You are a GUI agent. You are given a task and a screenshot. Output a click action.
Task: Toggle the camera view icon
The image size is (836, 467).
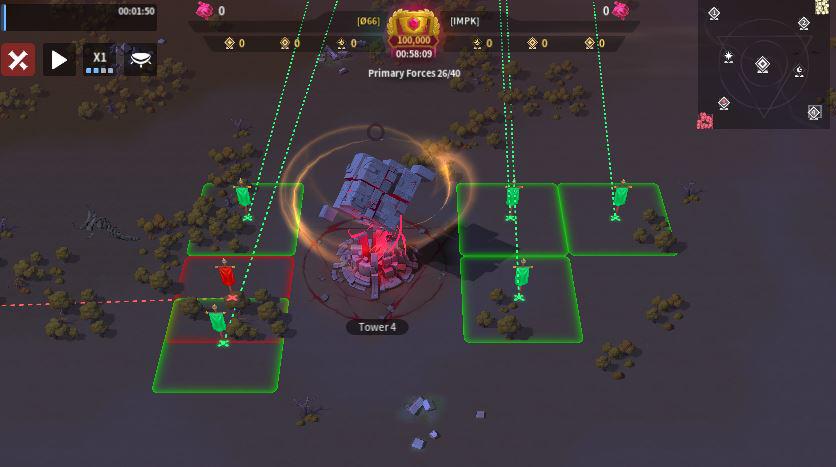[x=141, y=59]
